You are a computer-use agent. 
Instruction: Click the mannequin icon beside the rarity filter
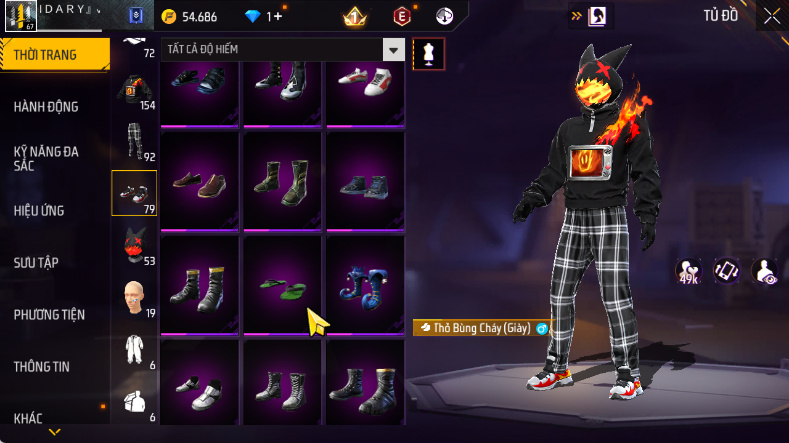429,53
